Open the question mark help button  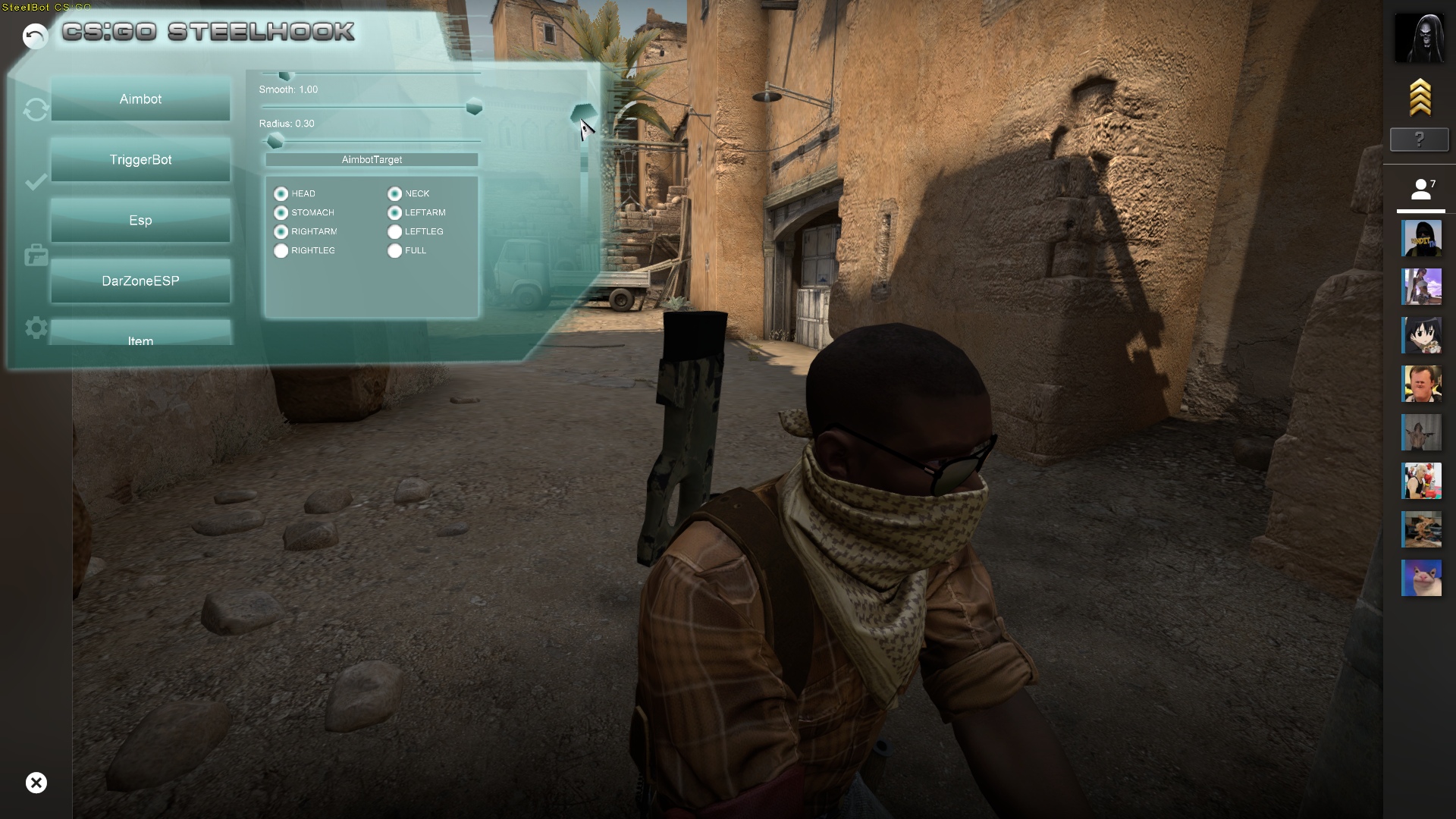(x=1419, y=140)
